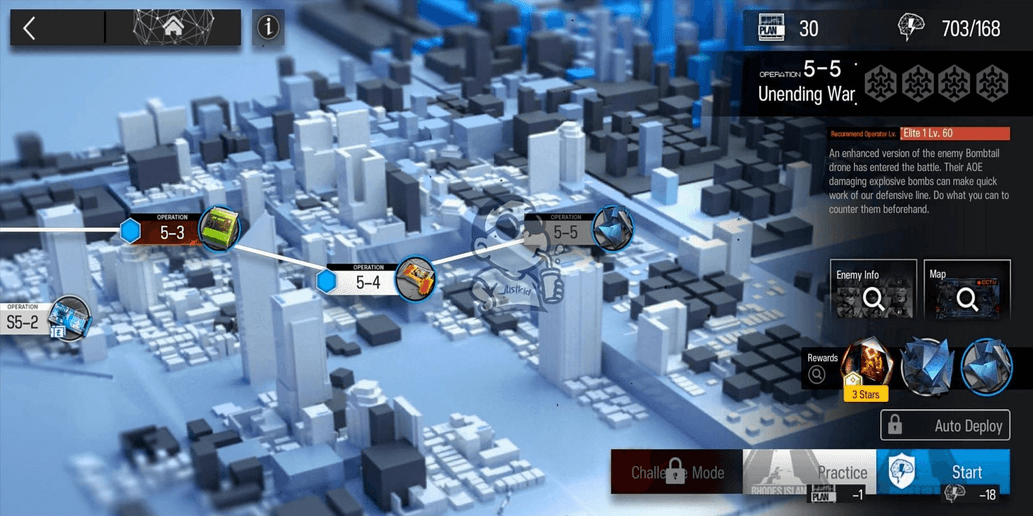Go back with the arrow button
The image size is (1033, 516).
30,28
